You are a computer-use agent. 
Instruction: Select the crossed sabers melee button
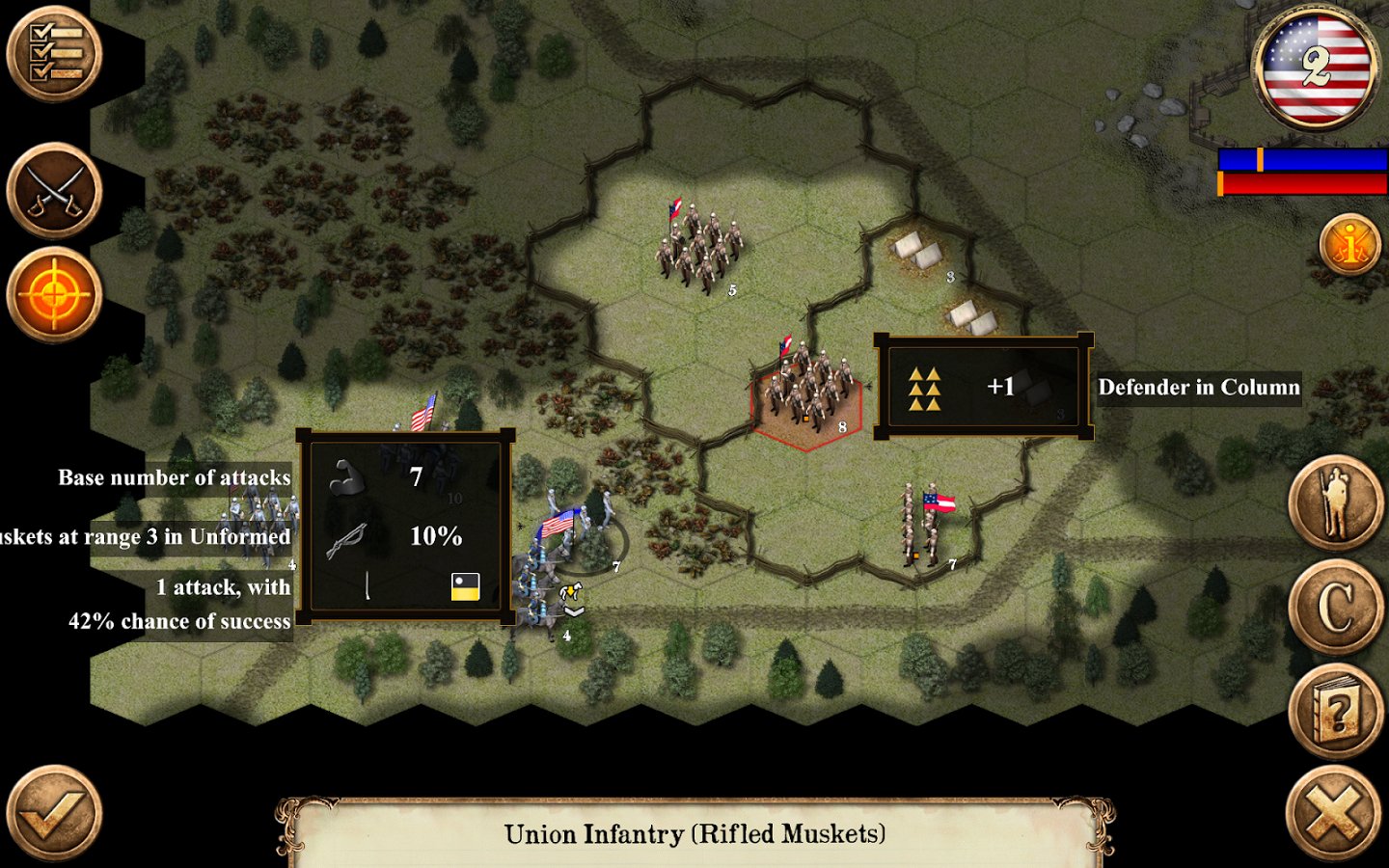coord(54,191)
